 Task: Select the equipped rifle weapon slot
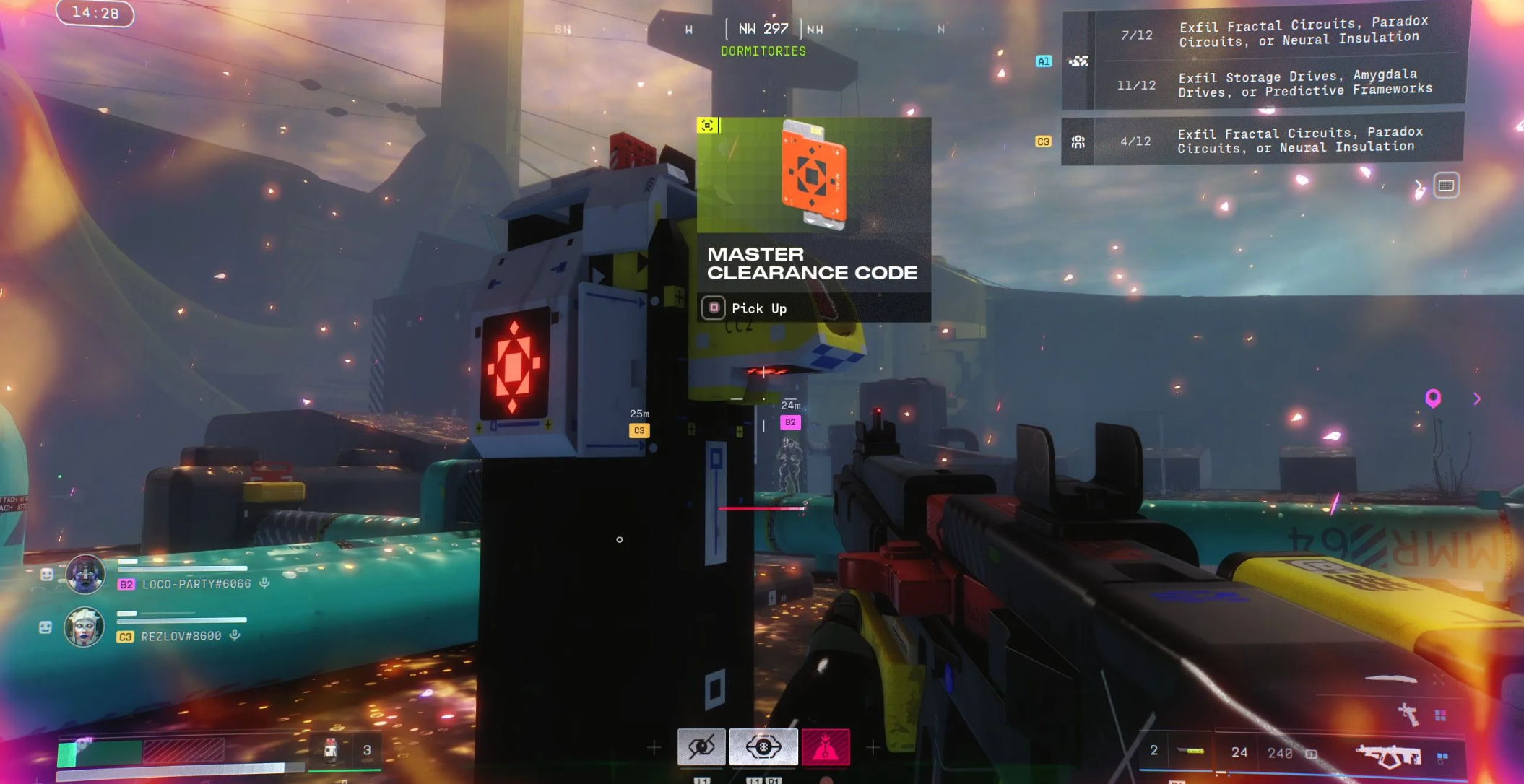[x=1387, y=755]
